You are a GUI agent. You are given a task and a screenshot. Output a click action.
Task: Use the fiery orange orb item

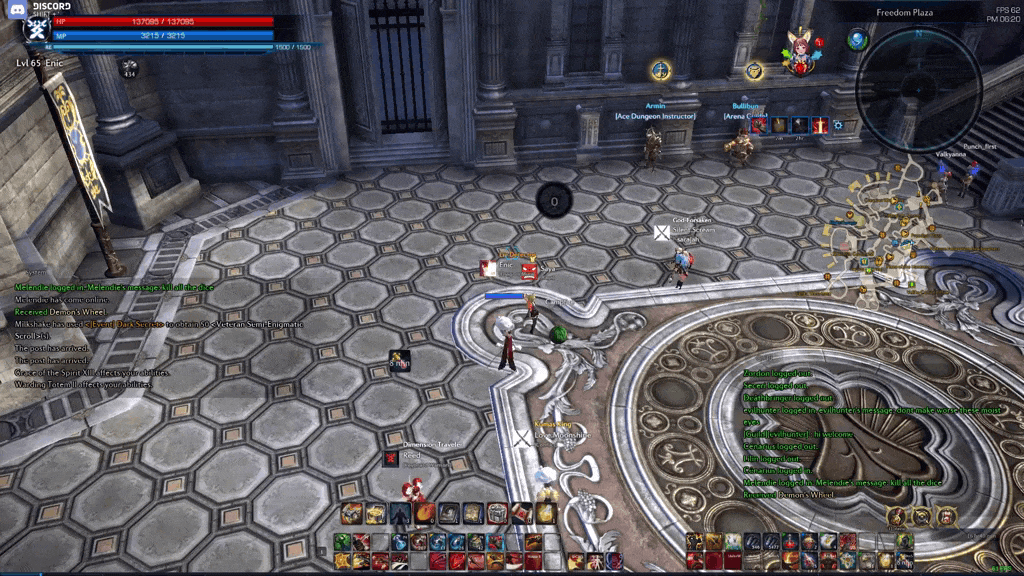click(424, 514)
